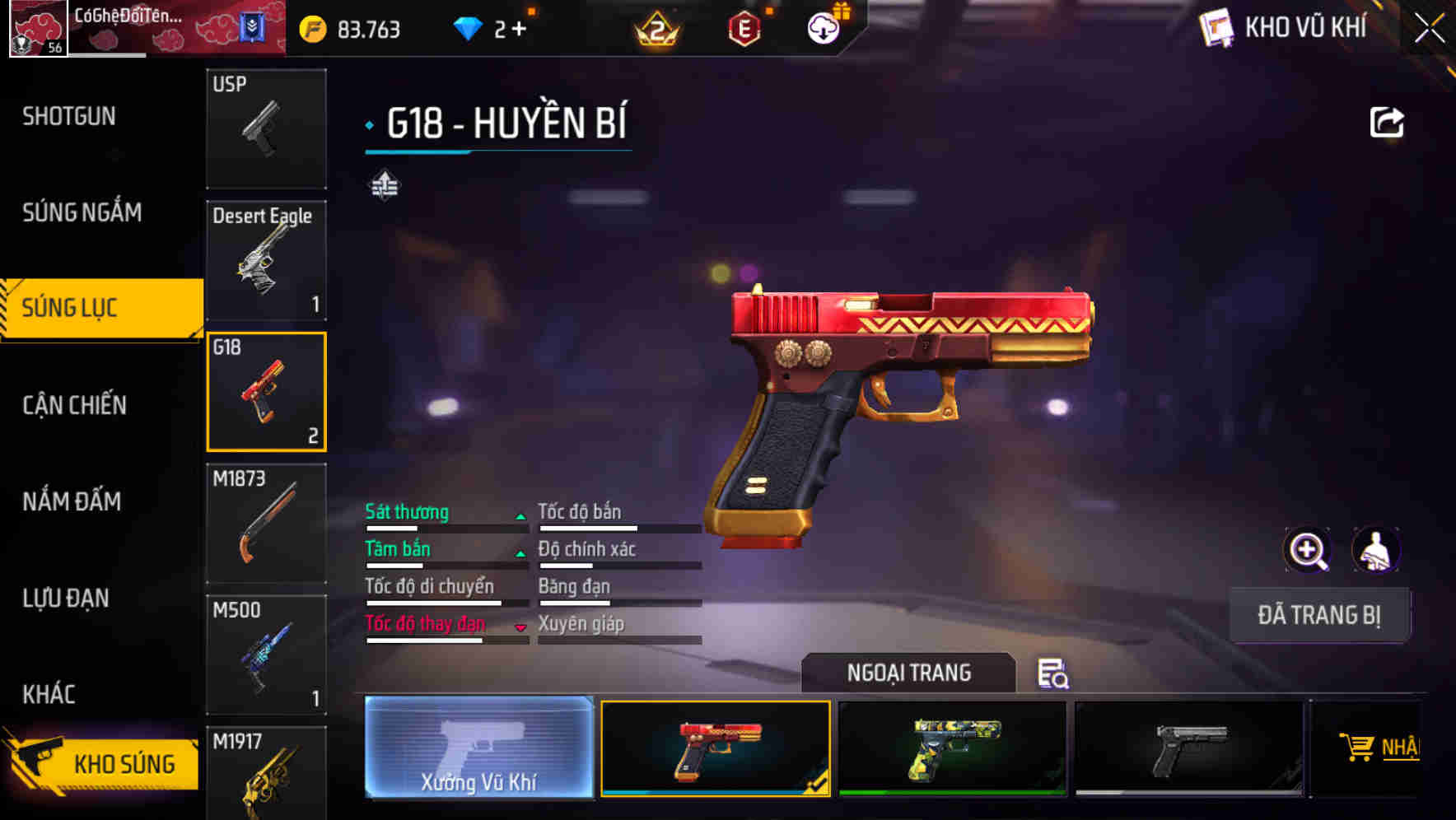Screen dimensions: 1456x820
Task: Click the ĐÃ TRANG BỊ button
Action: pos(1320,614)
